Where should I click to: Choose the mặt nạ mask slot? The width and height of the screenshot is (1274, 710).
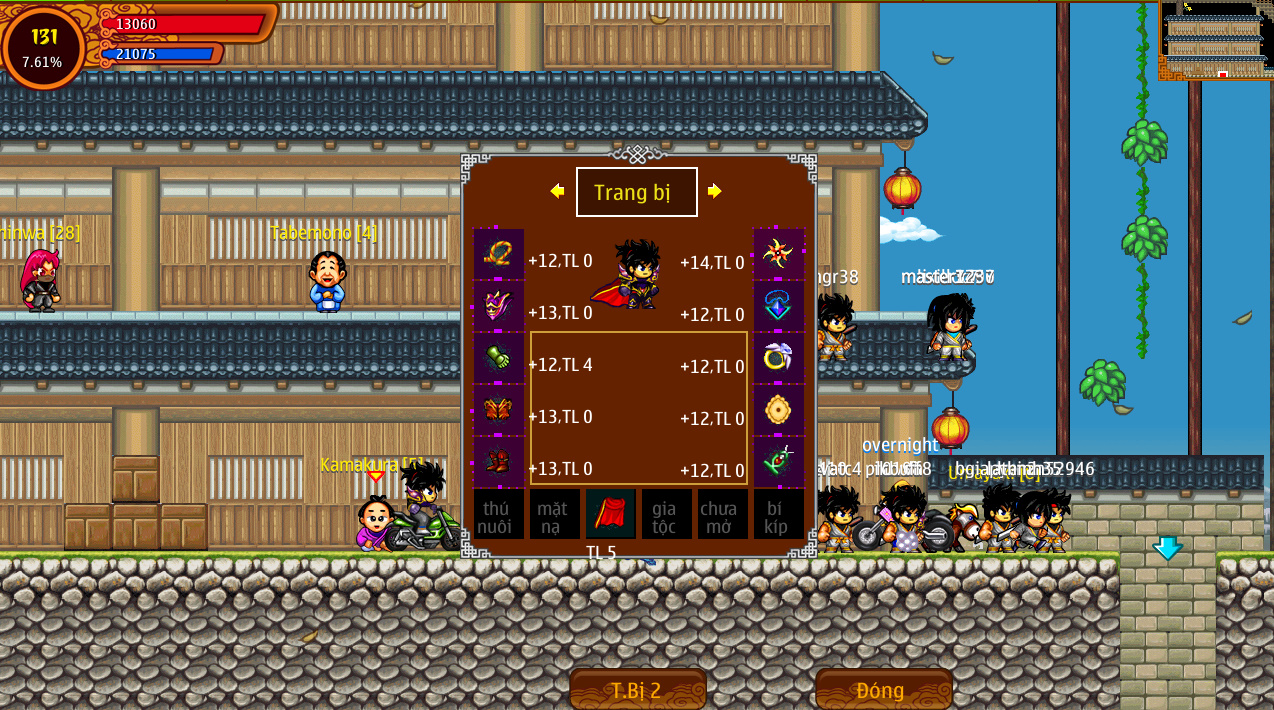tap(554, 514)
